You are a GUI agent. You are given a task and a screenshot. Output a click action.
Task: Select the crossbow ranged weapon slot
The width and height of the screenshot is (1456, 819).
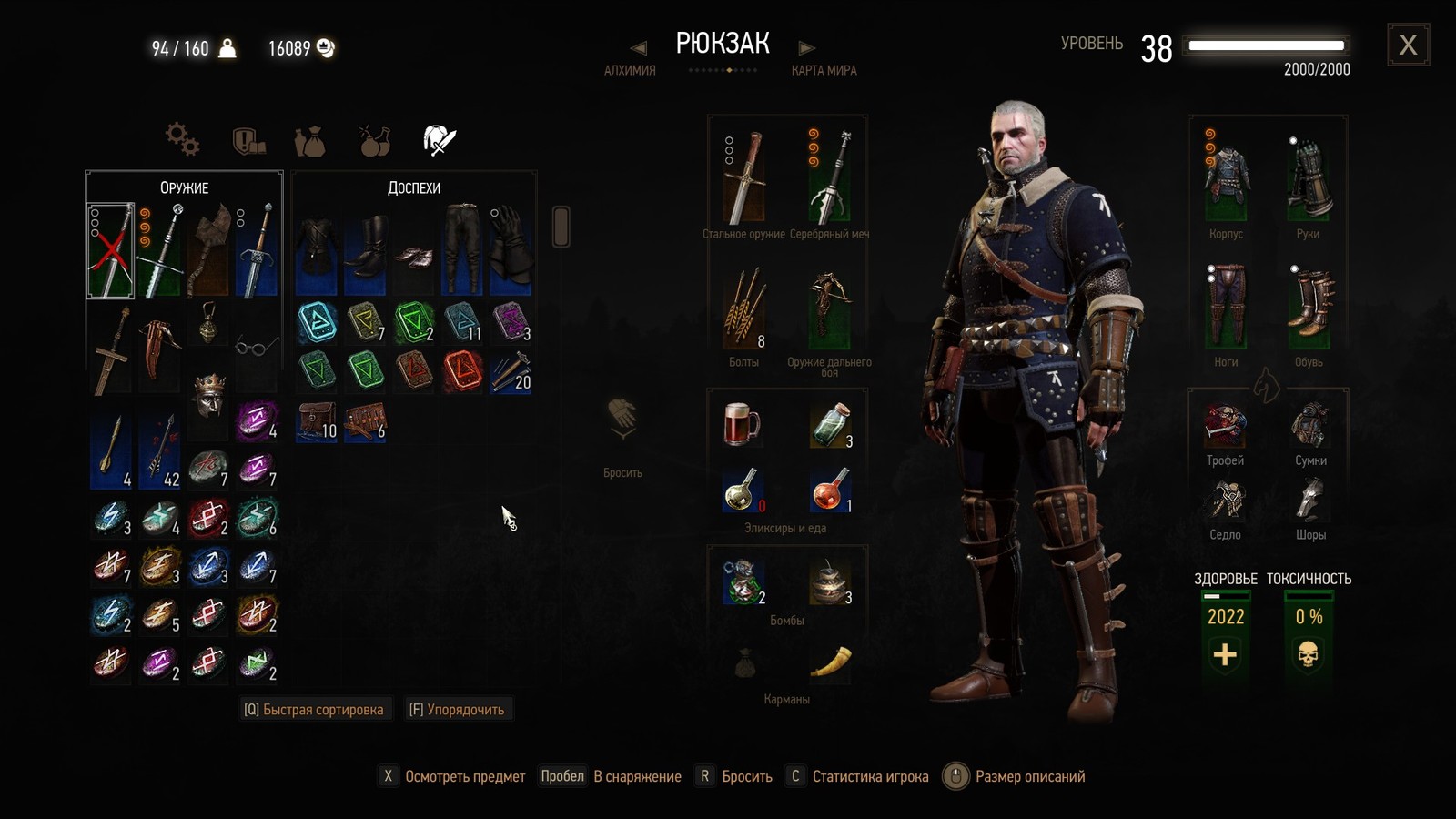pyautogui.click(x=829, y=309)
